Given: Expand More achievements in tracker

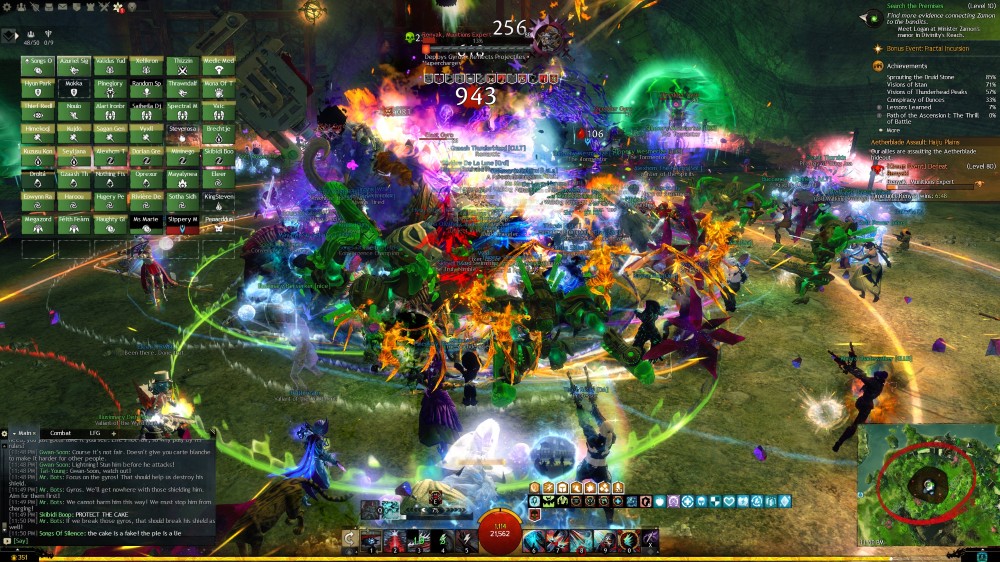Looking at the screenshot, I should coord(893,129).
